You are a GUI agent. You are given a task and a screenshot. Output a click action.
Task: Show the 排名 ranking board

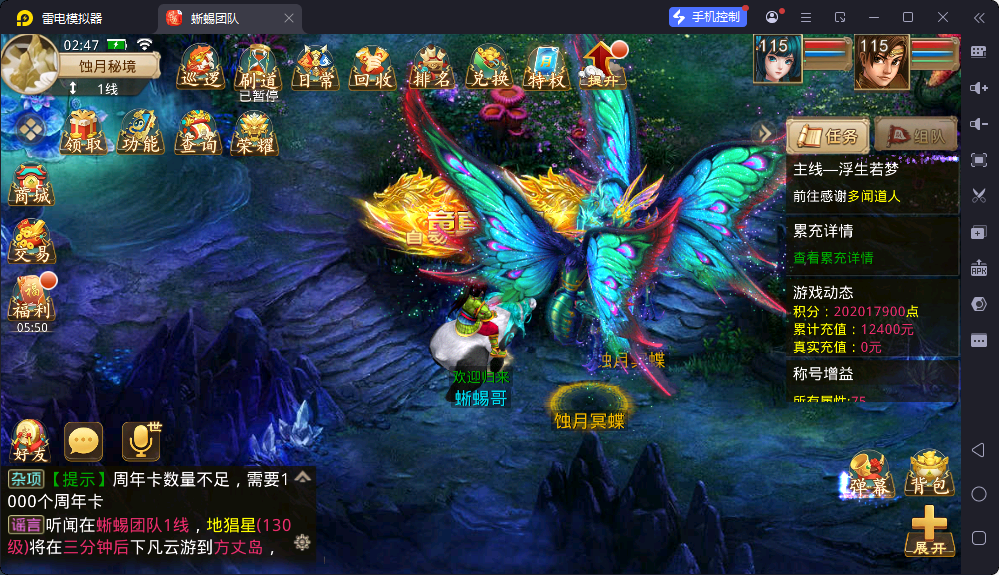click(x=432, y=66)
